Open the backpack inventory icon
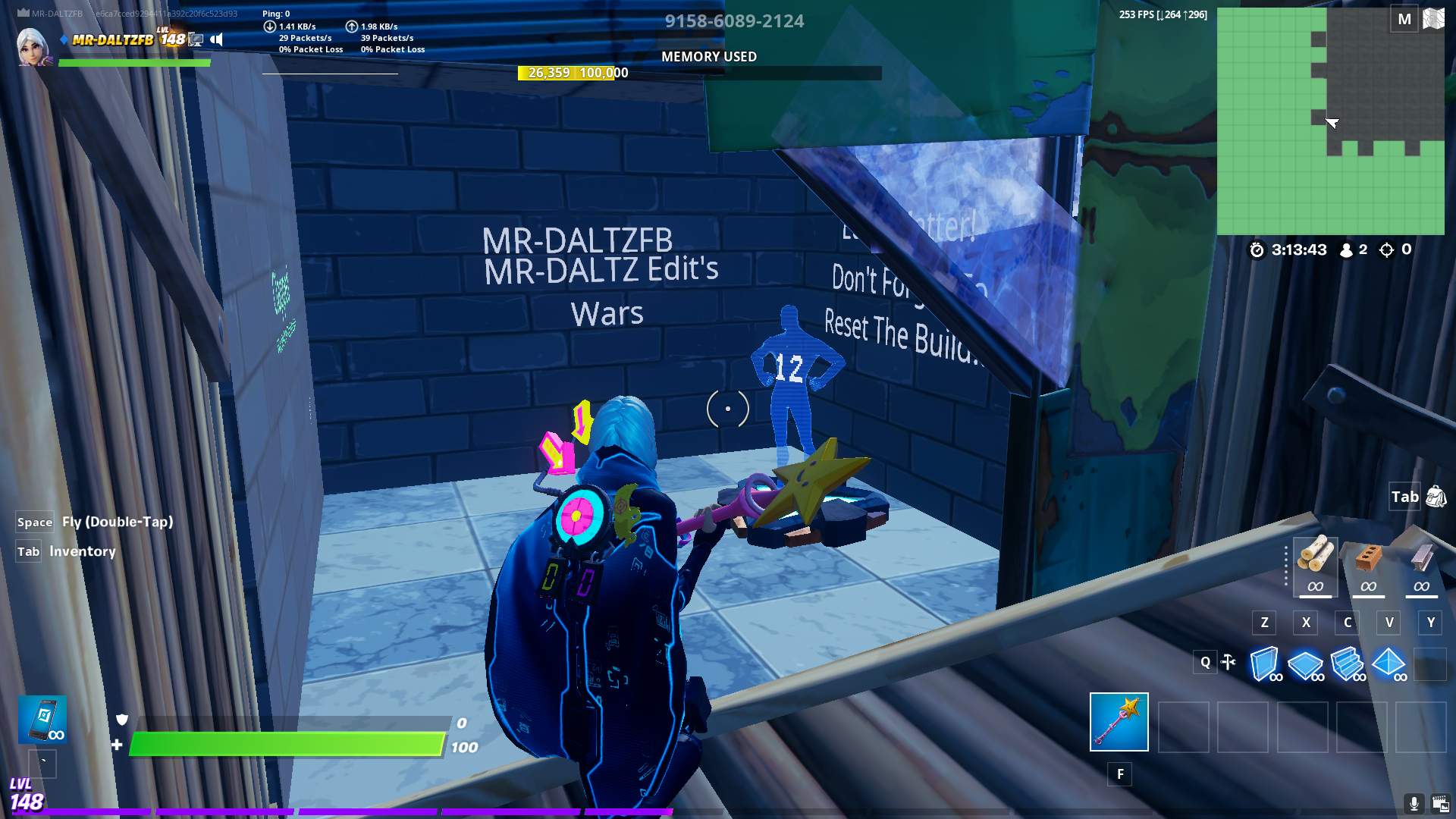The image size is (1456, 819). tap(1436, 497)
